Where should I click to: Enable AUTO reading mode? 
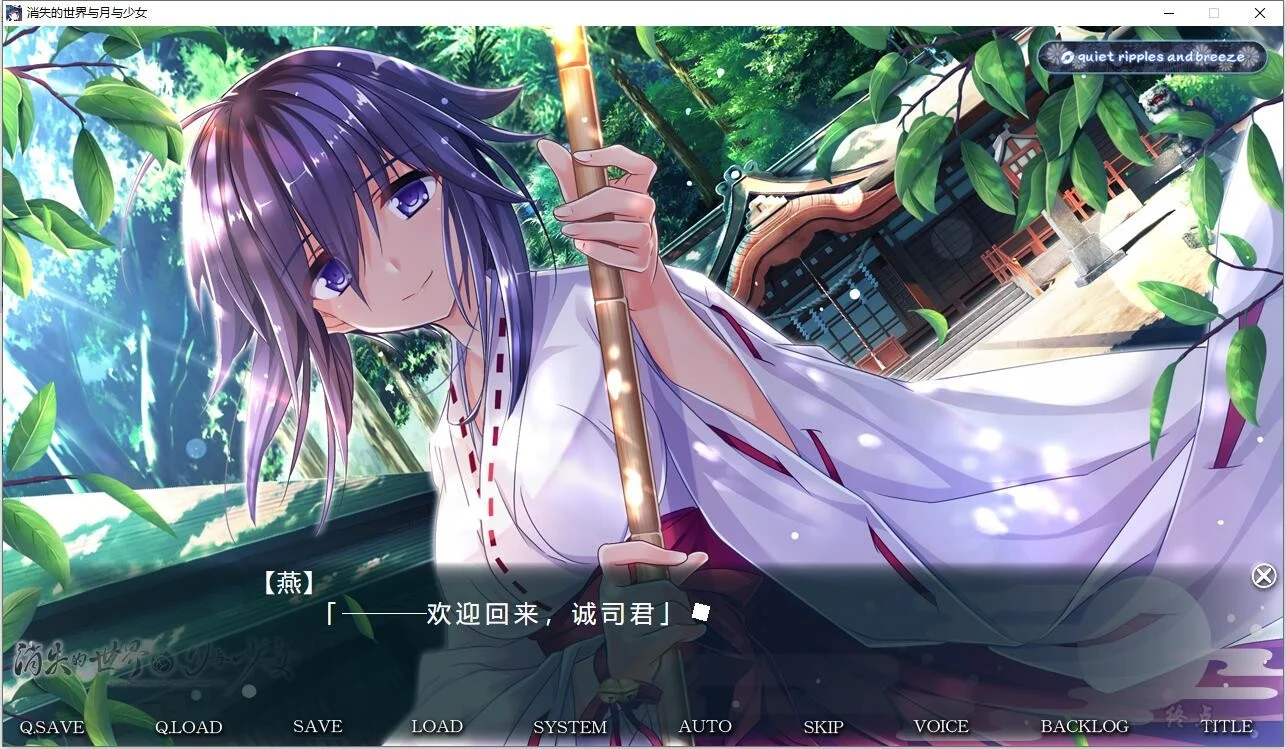pyautogui.click(x=705, y=725)
